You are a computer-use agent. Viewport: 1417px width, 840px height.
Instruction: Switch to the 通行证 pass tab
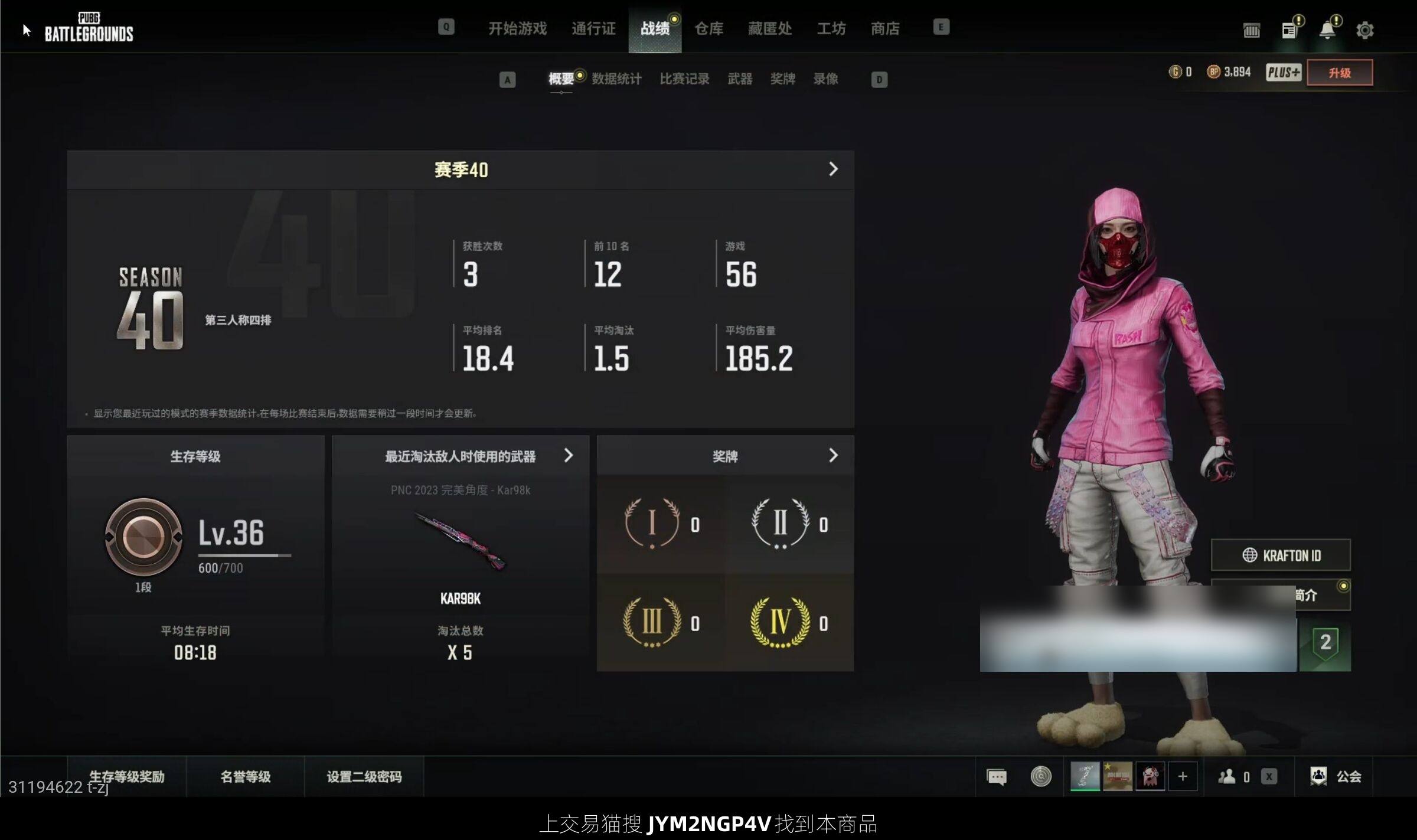593,28
